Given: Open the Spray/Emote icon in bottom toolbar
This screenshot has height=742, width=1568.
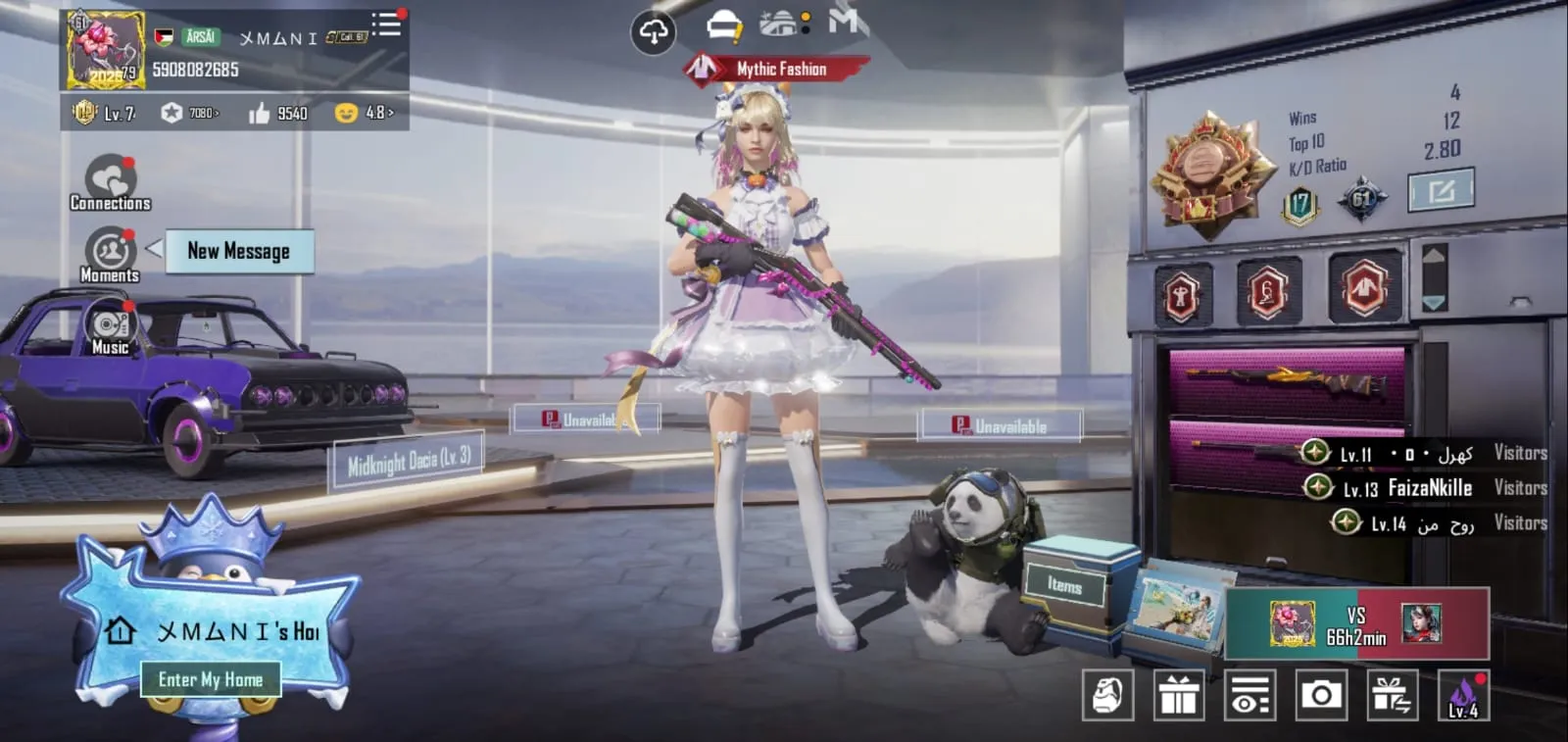Looking at the screenshot, I should [1107, 694].
